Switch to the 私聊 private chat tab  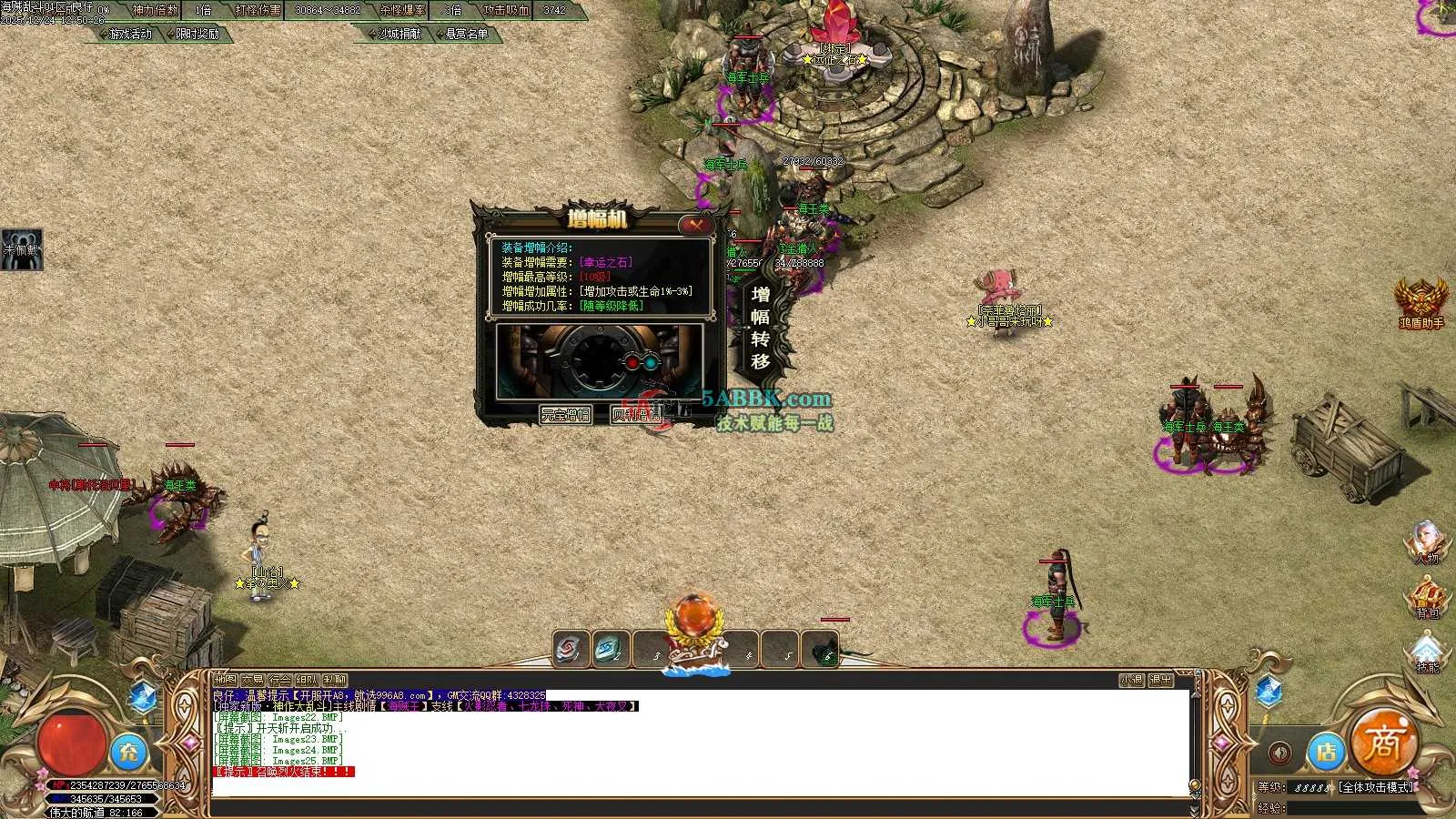[x=335, y=680]
